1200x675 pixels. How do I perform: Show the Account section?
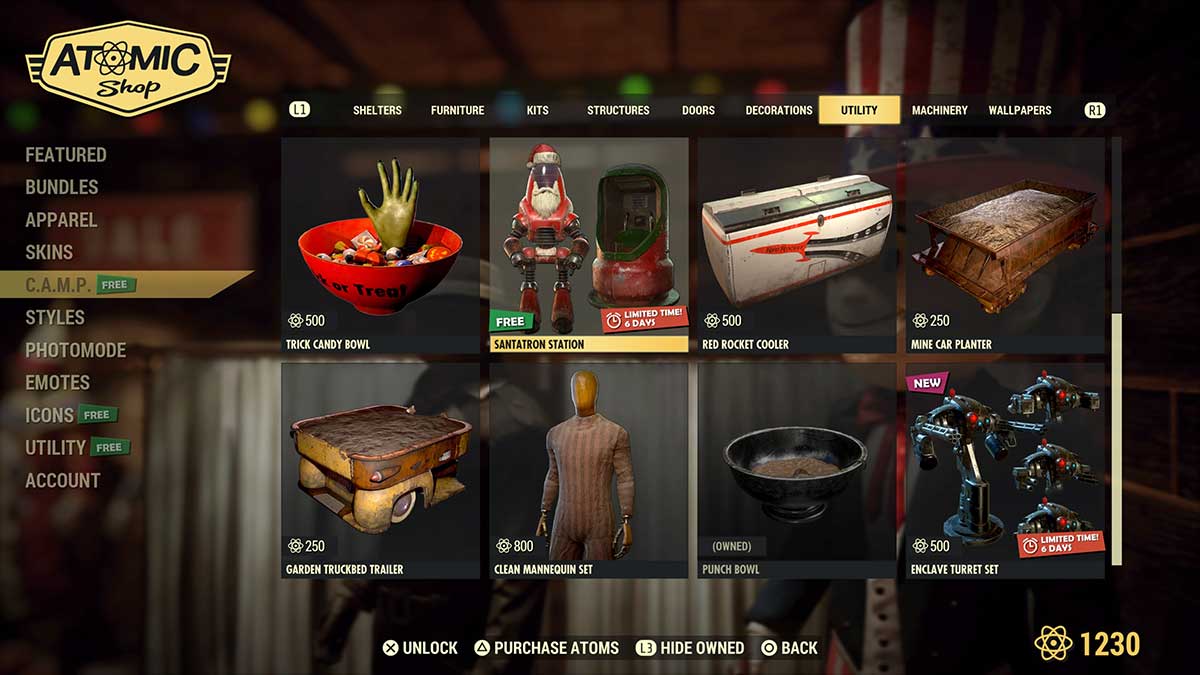pyautogui.click(x=63, y=480)
